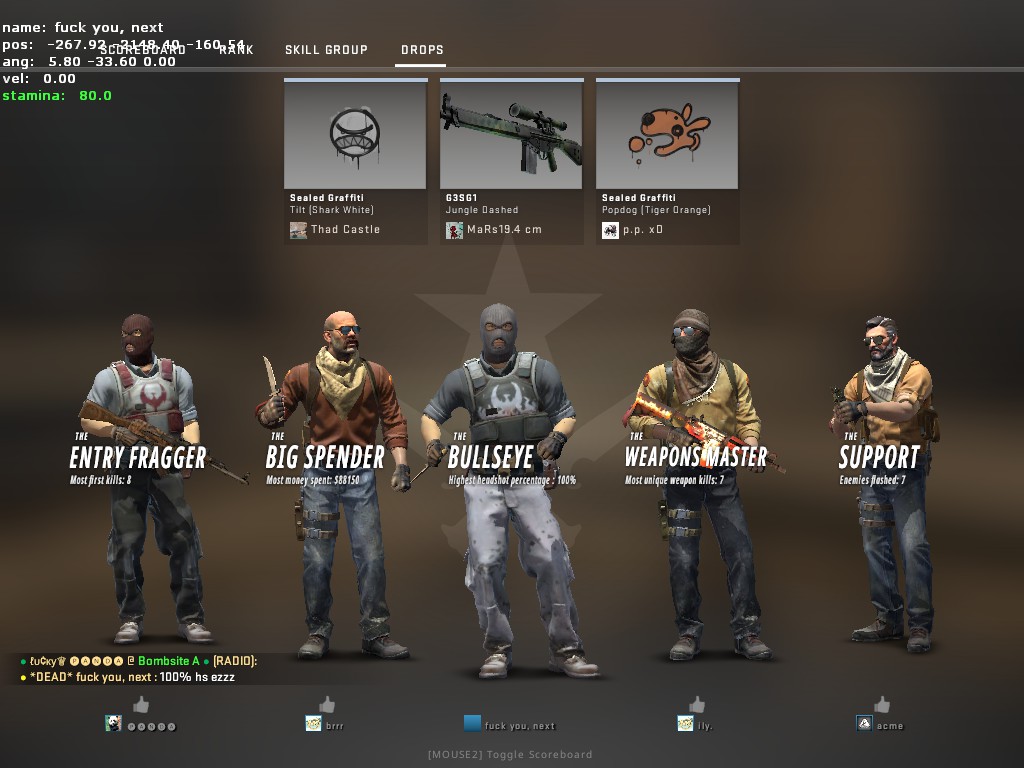Give thumbs up to player brrr
The width and height of the screenshot is (1024, 768).
326,705
